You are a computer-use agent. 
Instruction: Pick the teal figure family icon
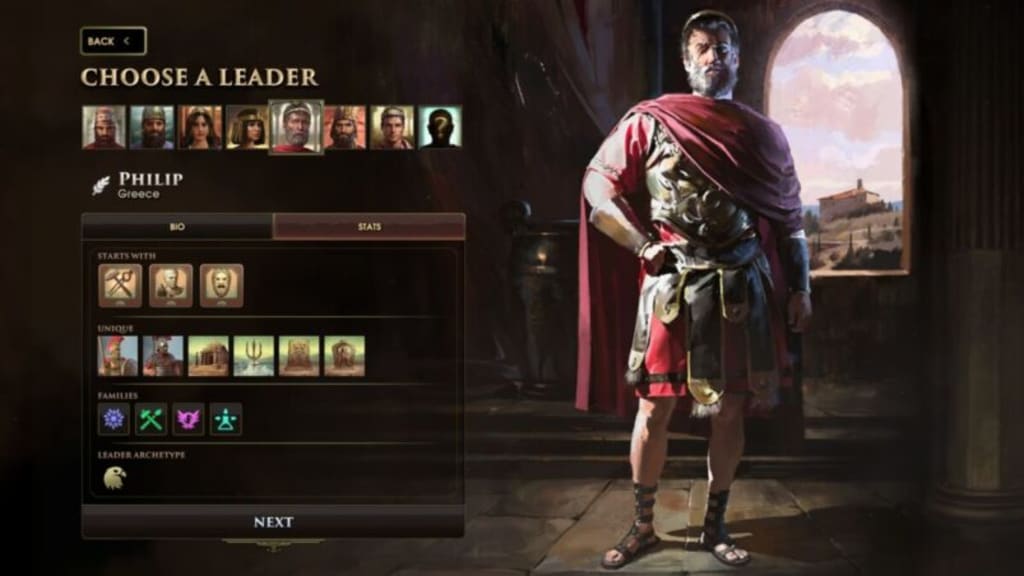226,419
